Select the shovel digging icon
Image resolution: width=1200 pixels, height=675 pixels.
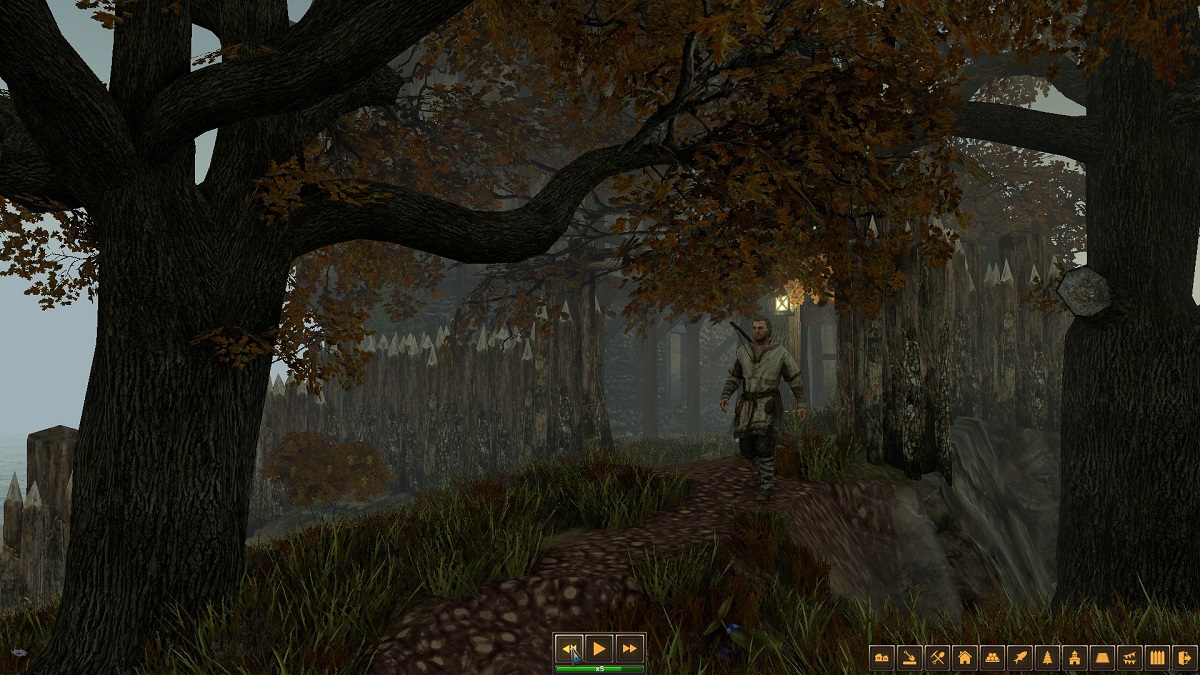tap(909, 657)
